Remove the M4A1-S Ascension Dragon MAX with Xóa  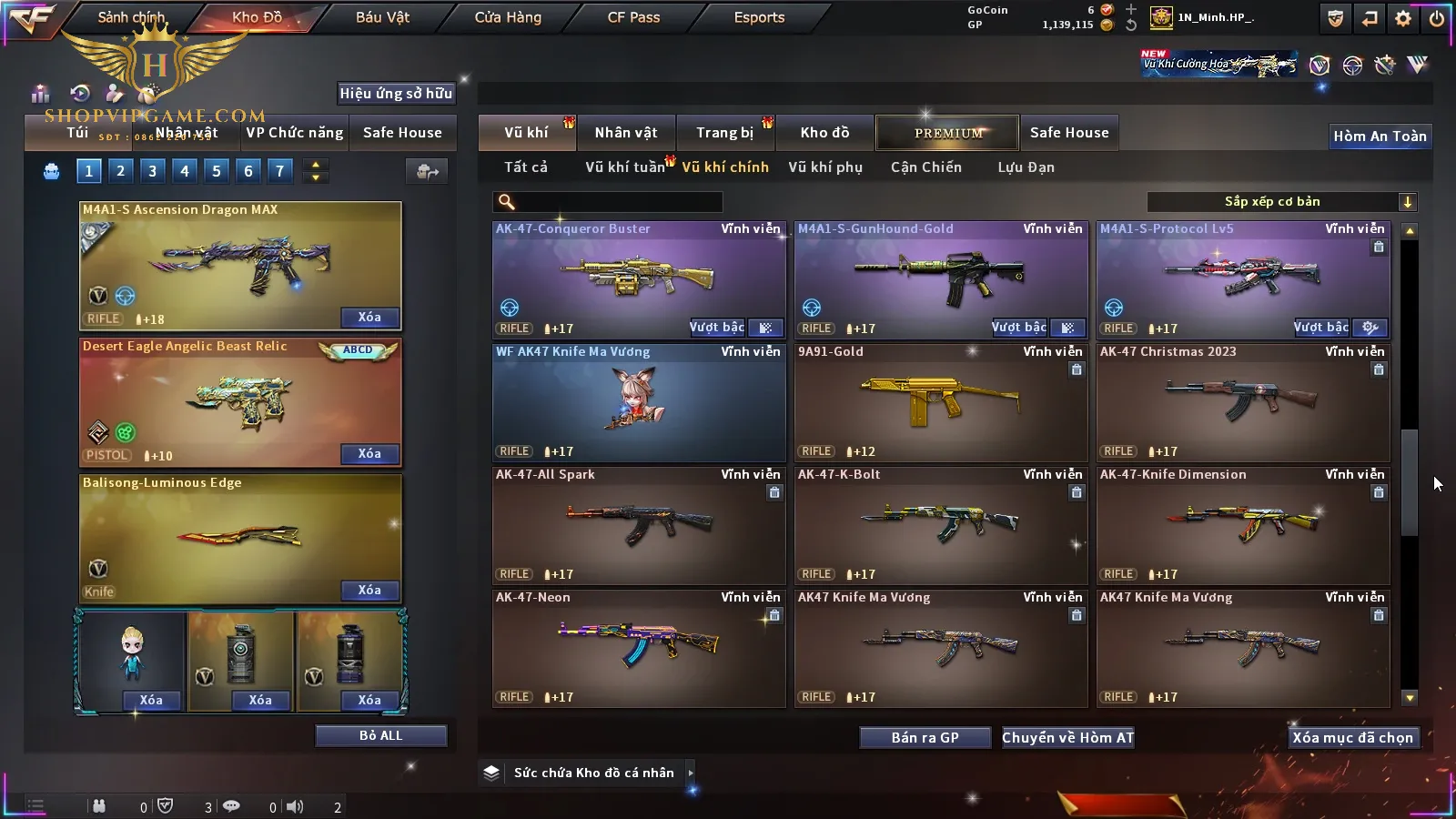click(369, 318)
